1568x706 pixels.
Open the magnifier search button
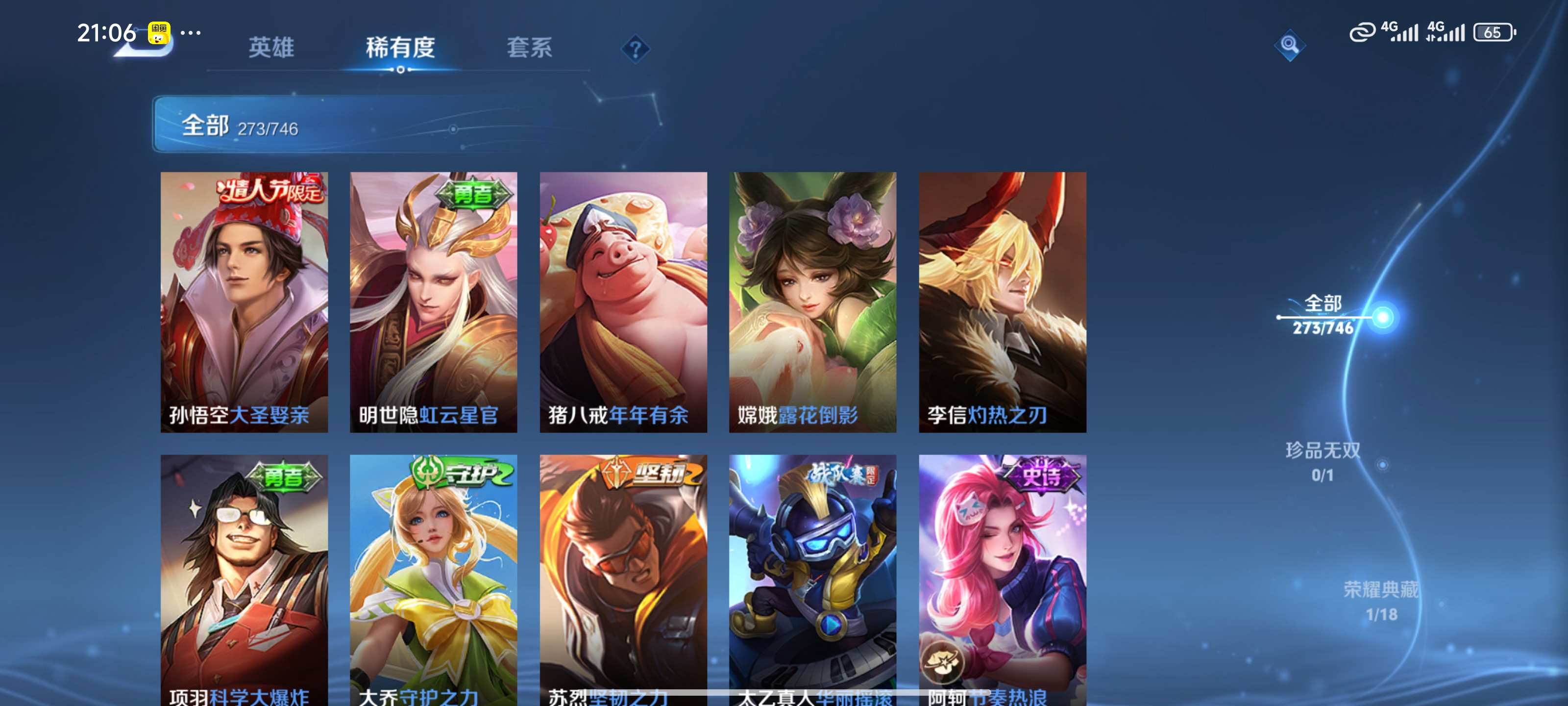pos(1289,45)
